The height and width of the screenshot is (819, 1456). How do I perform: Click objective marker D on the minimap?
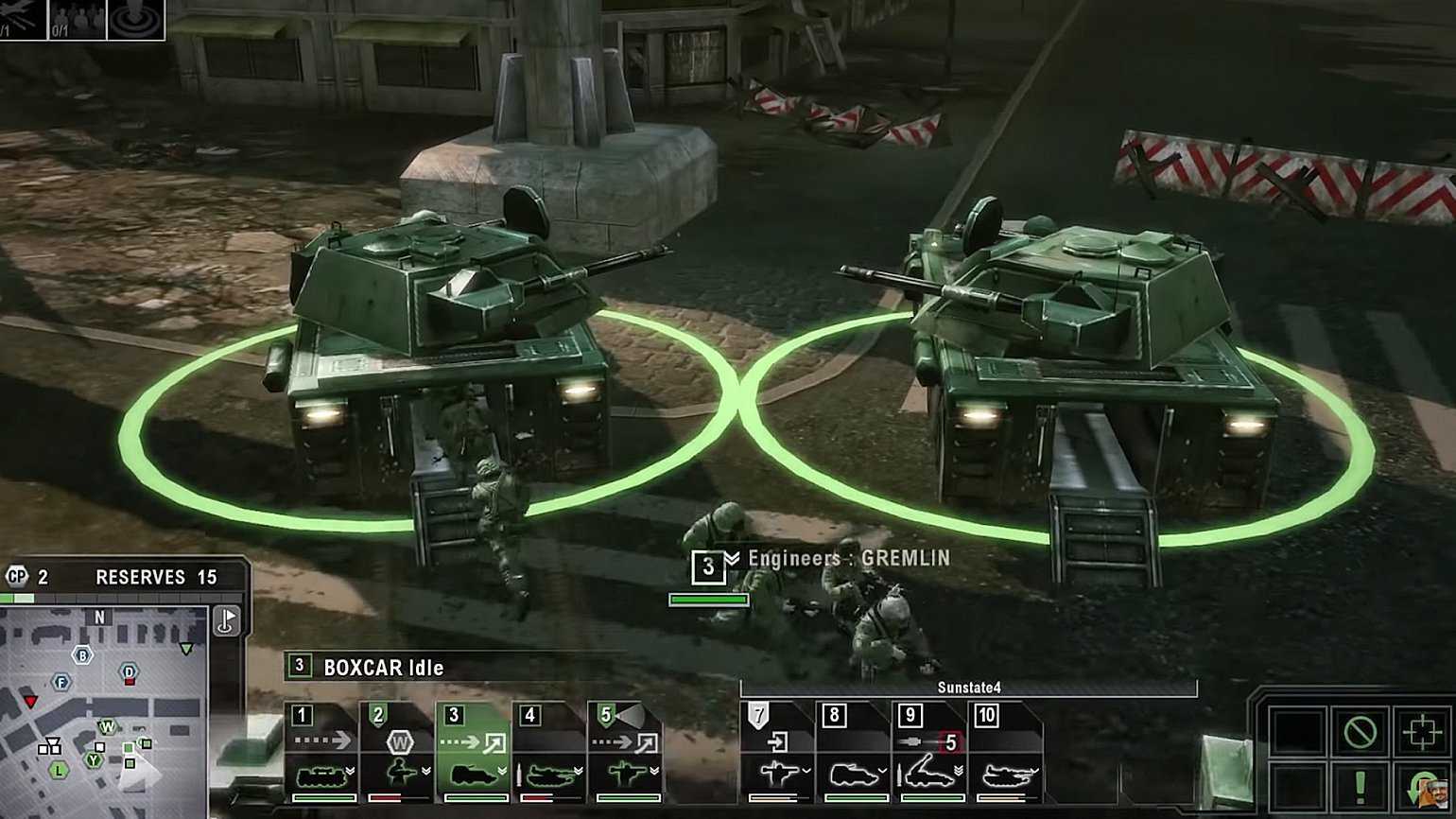(130, 672)
